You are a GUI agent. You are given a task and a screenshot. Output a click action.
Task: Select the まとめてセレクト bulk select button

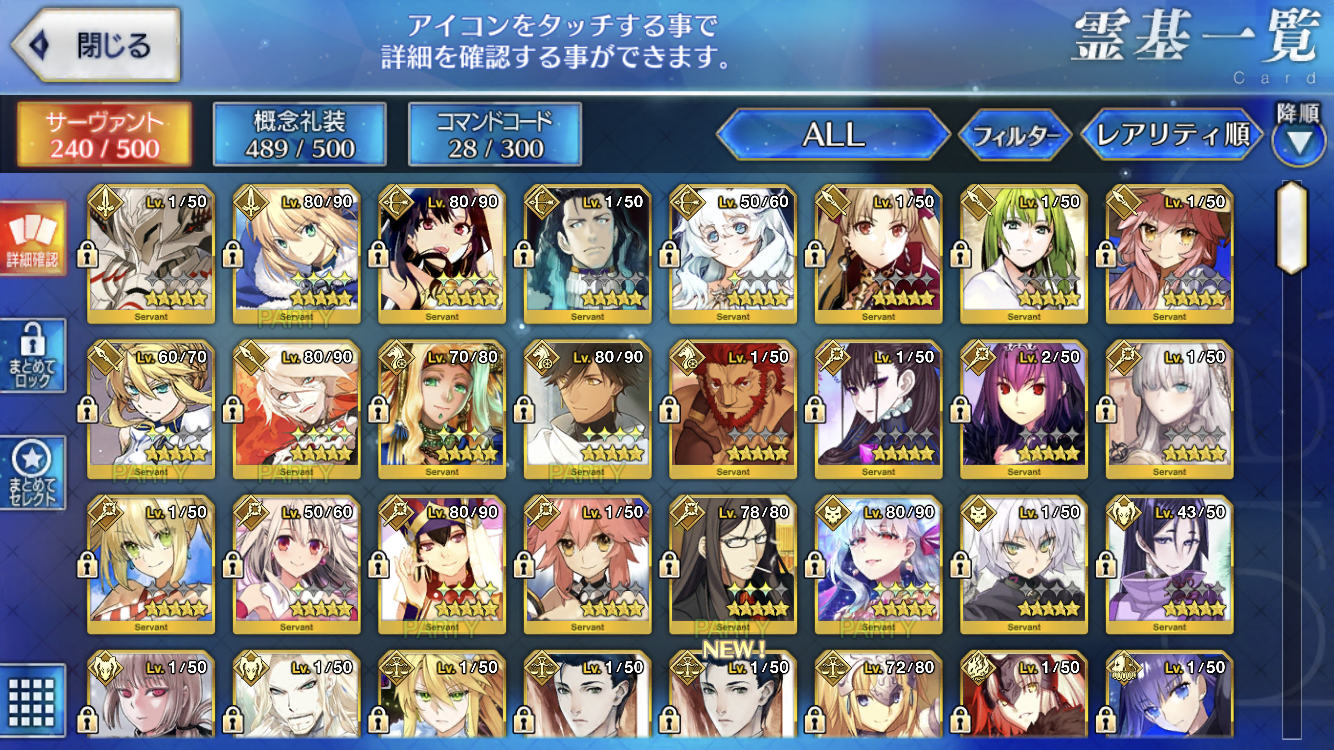pyautogui.click(x=33, y=472)
